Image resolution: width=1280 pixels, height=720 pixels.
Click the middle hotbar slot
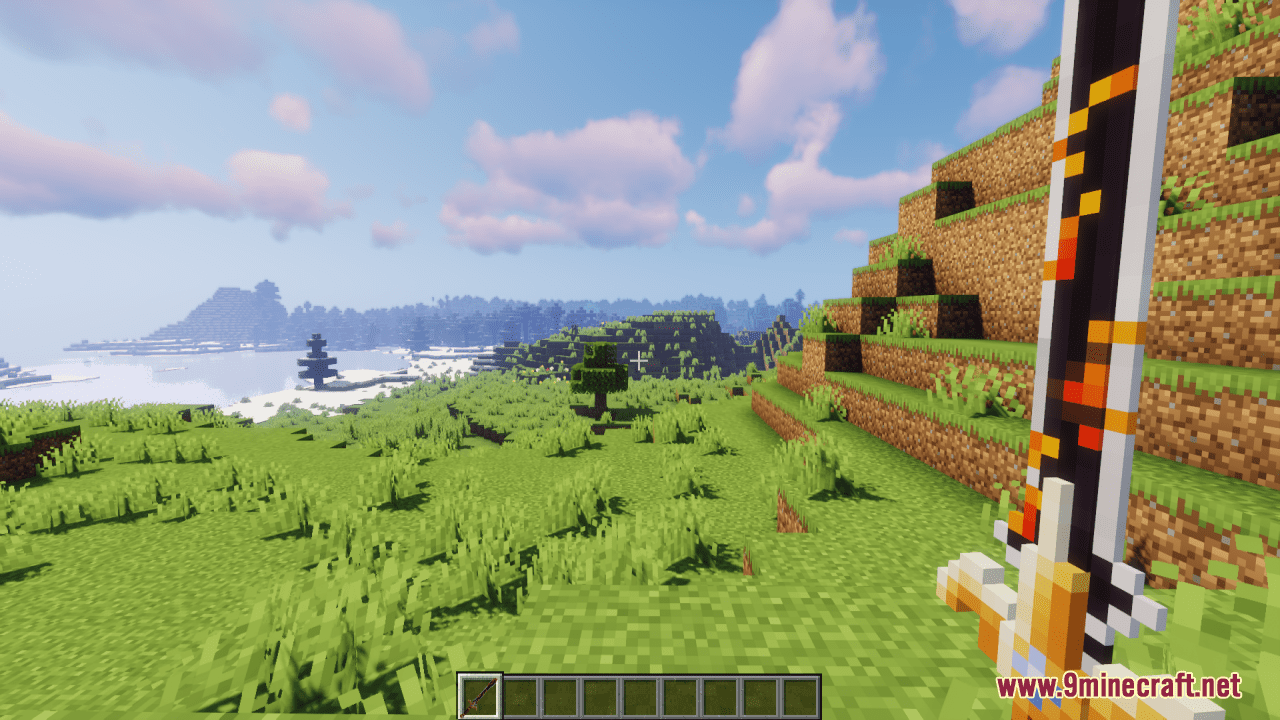point(638,695)
